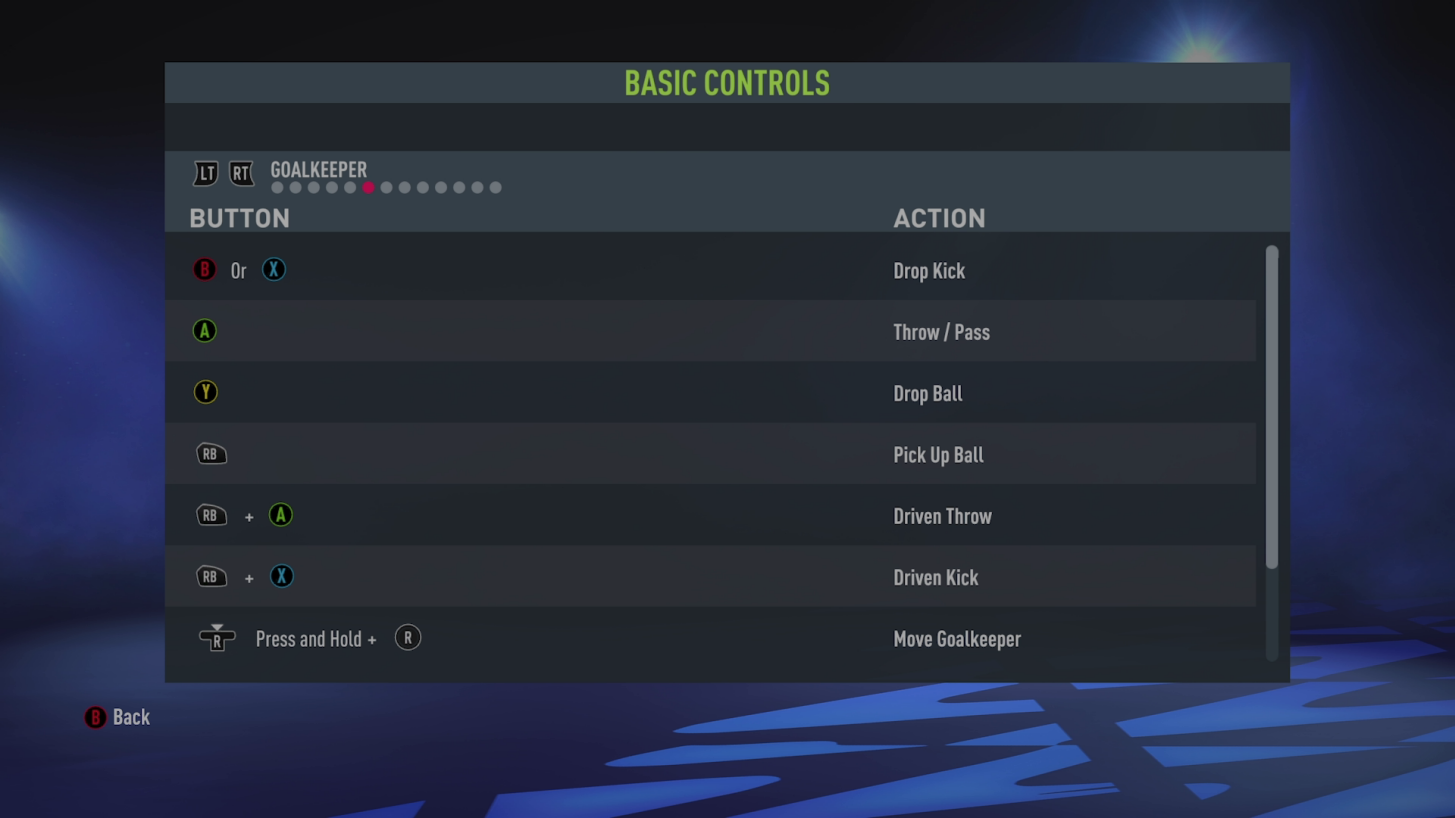
Task: Click the red B icon beside Back
Action: pos(95,717)
